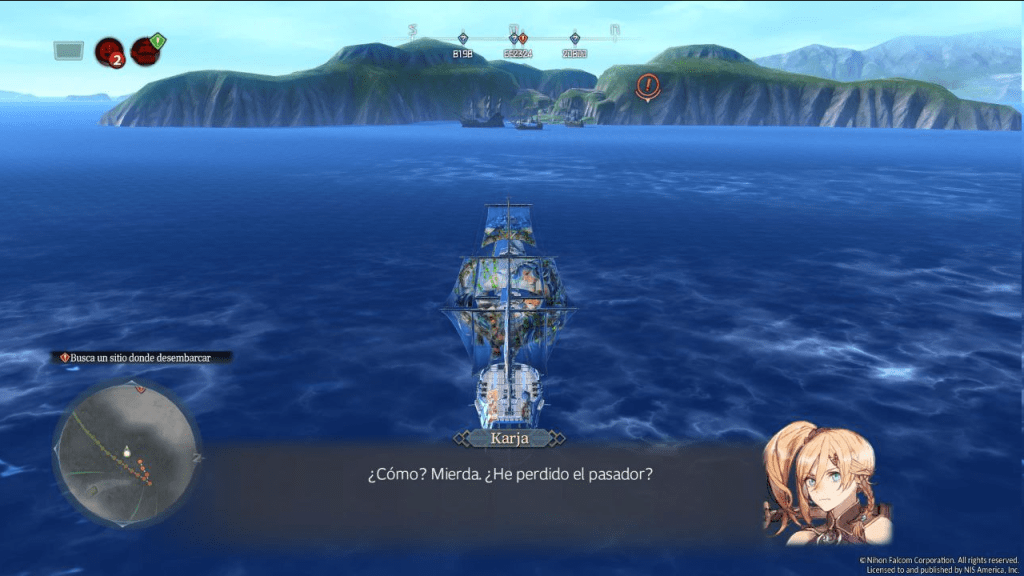The width and height of the screenshot is (1024, 576).
Task: Open the red icon with green exclamation badge
Action: [146, 50]
